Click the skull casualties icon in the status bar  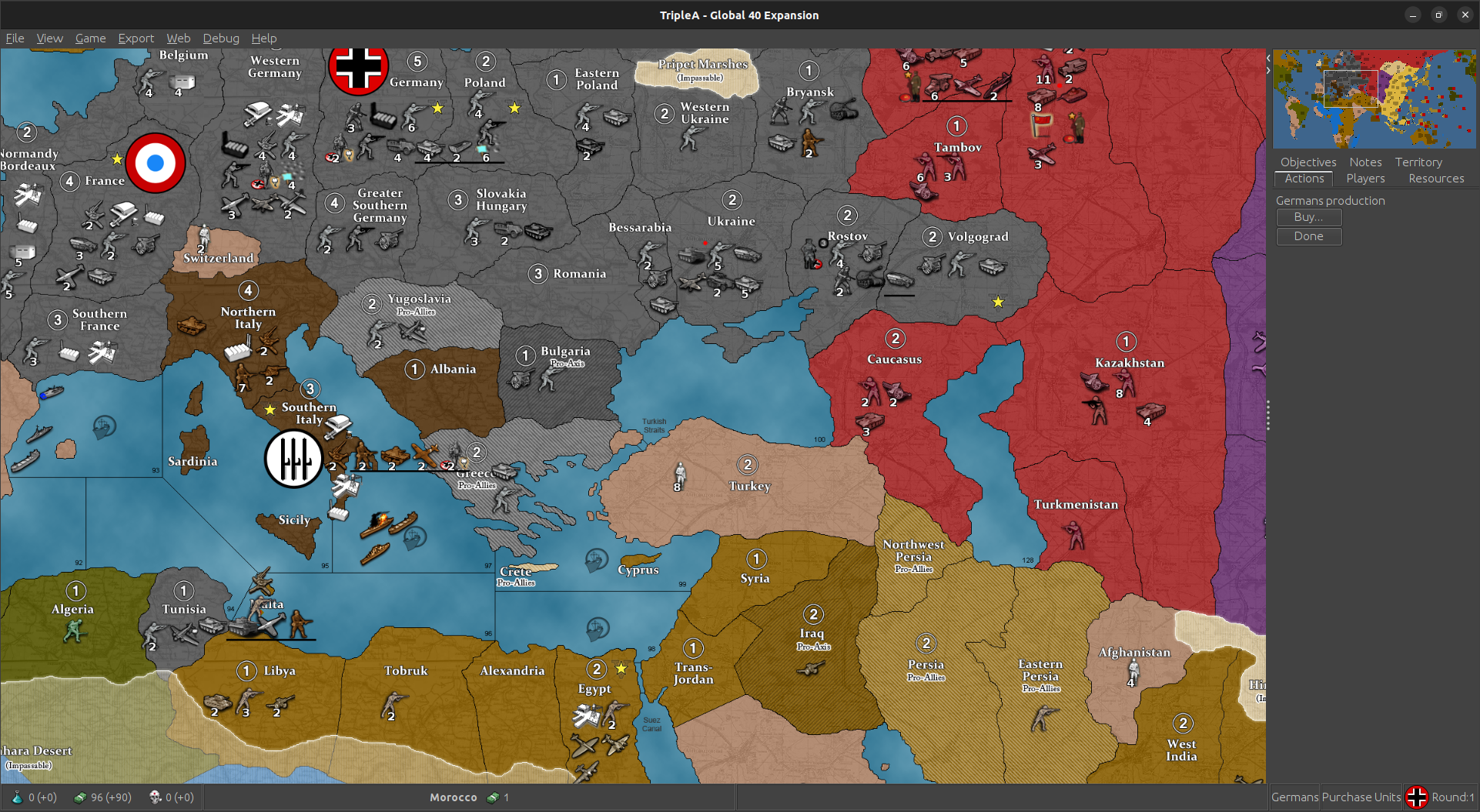(154, 797)
